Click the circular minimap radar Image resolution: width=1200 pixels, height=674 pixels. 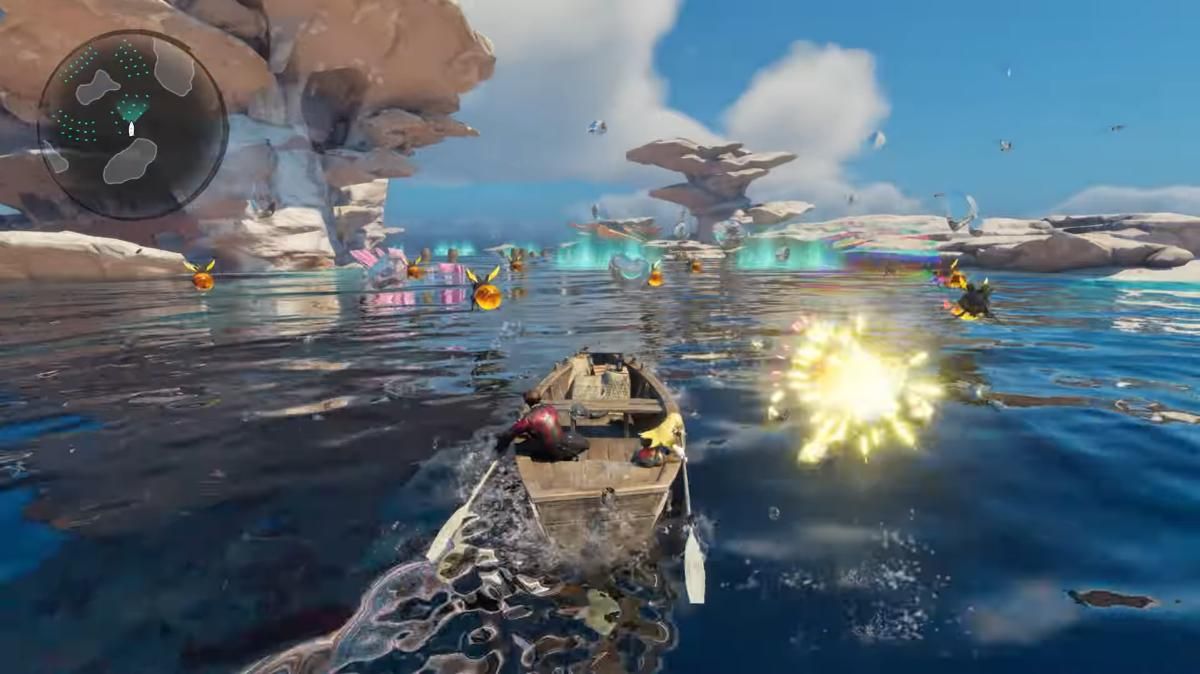click(x=132, y=125)
